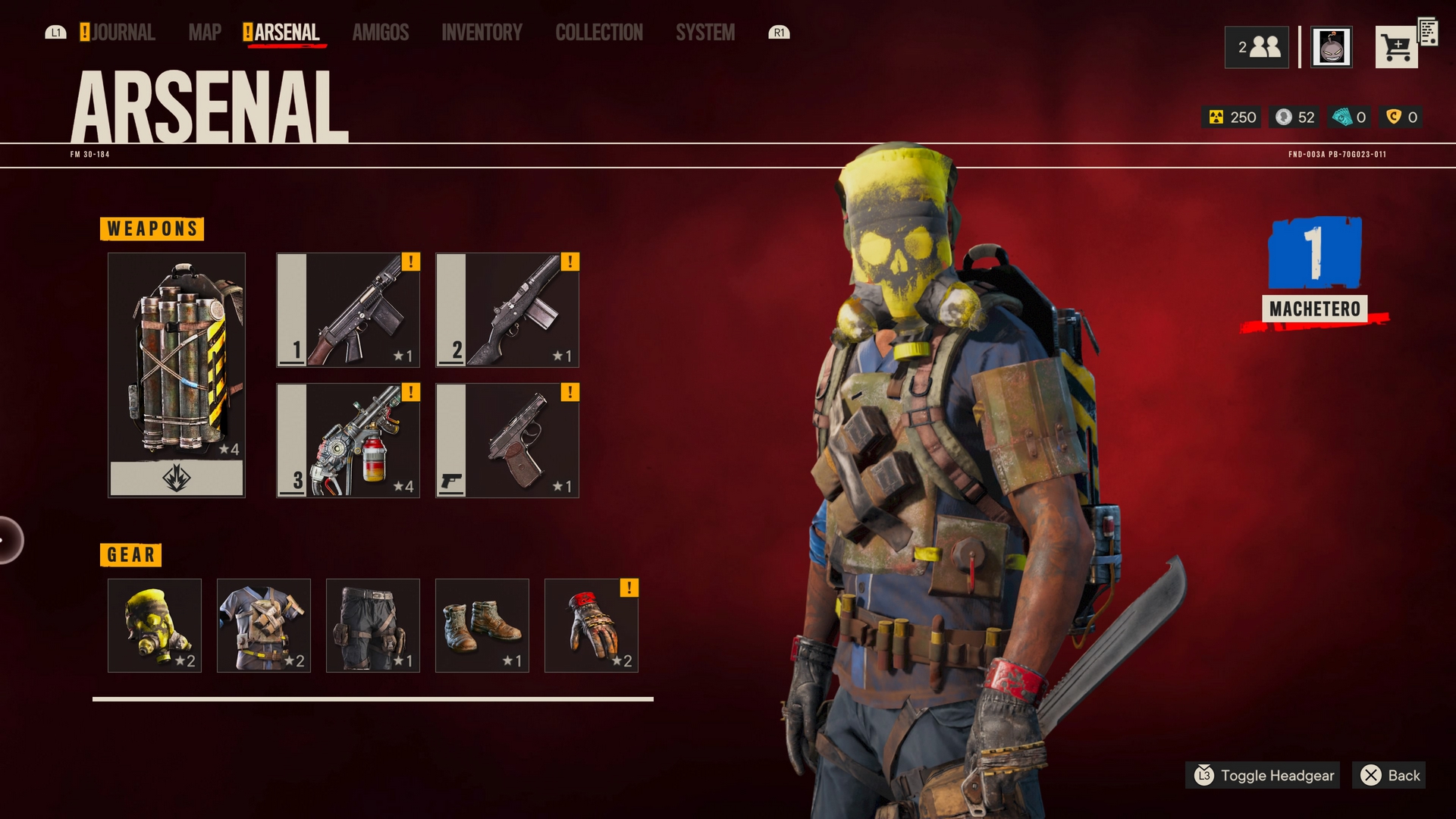This screenshot has width=1456, height=819.
Task: Choose the pants gear slot
Action: [373, 626]
